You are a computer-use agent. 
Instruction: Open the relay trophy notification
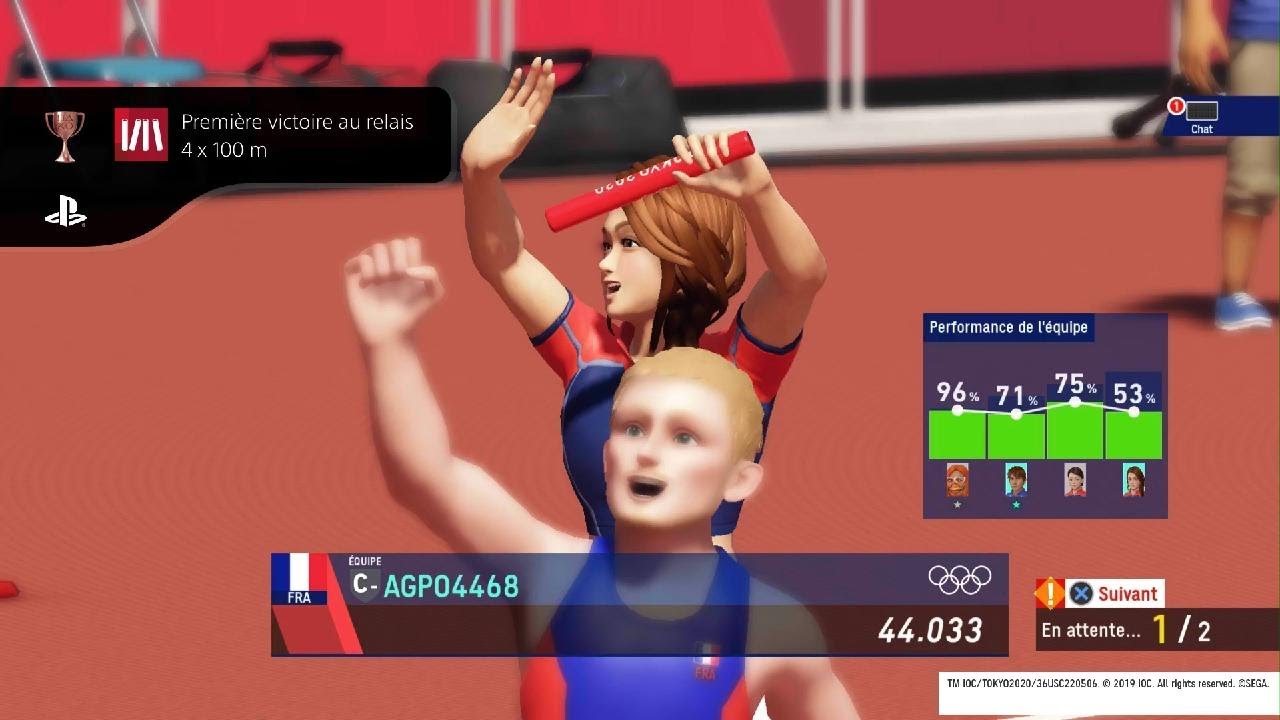tap(225, 136)
